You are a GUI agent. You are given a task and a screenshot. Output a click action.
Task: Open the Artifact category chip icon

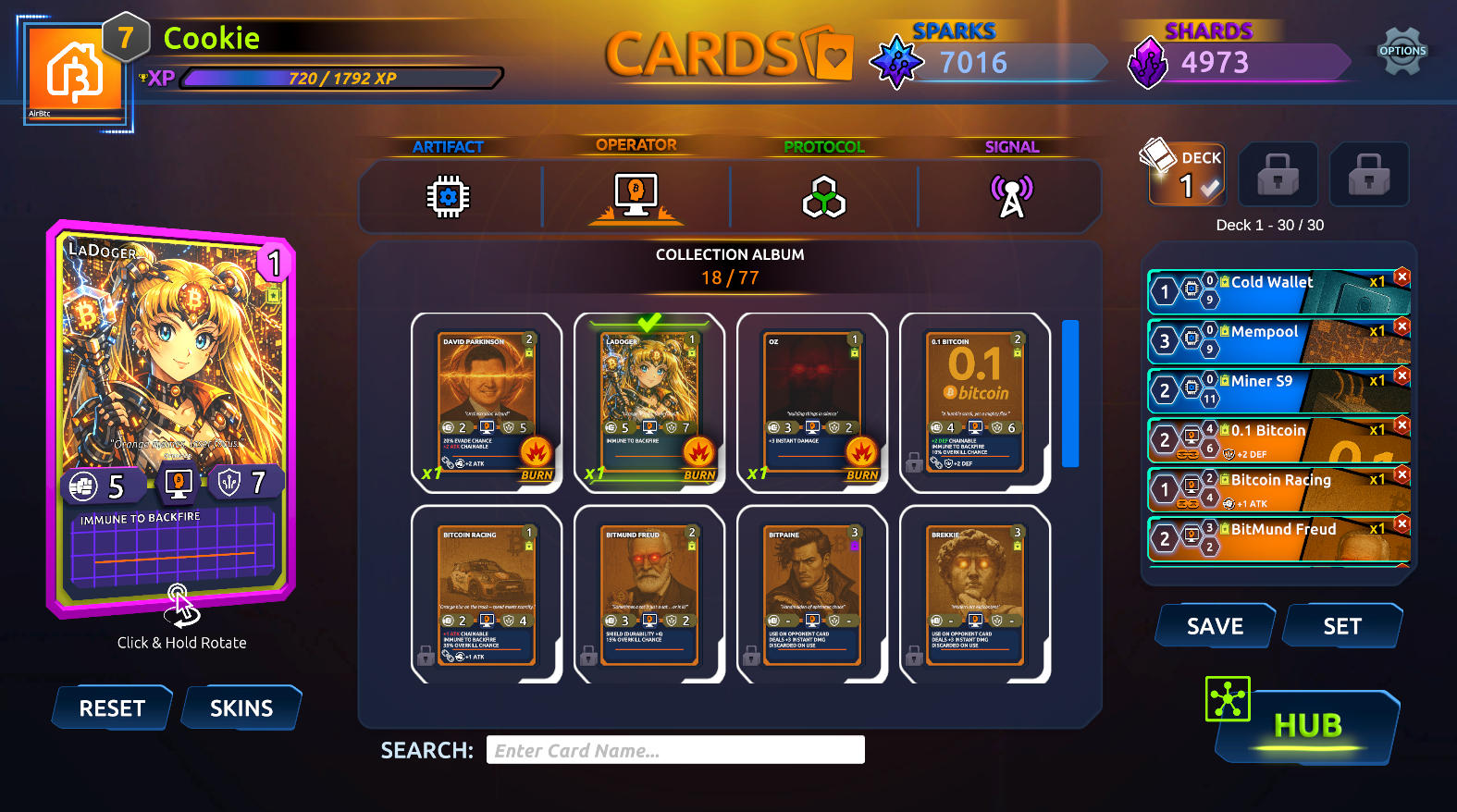pyautogui.click(x=450, y=196)
